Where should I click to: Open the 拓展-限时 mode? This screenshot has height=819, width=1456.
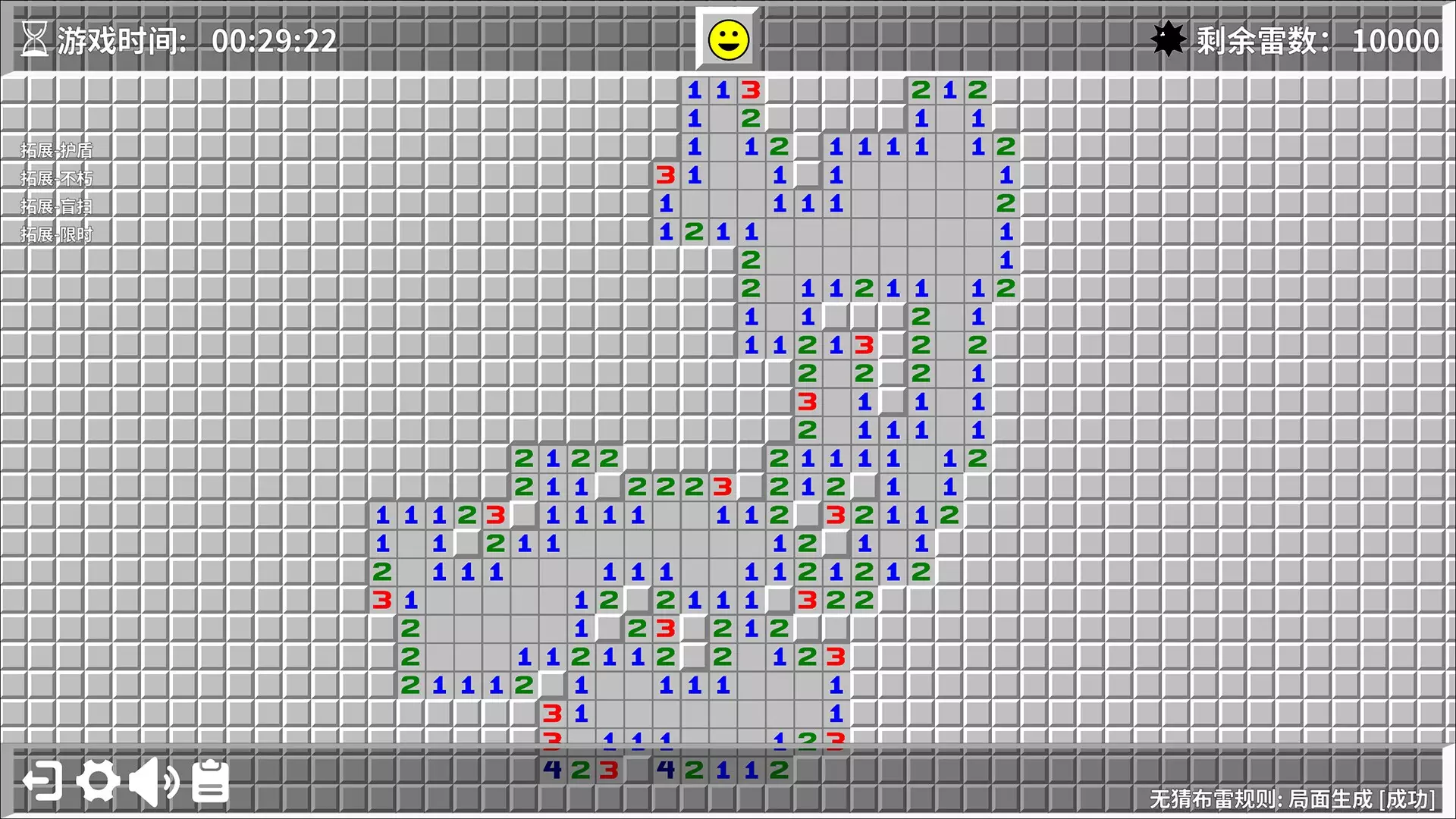[x=57, y=234]
